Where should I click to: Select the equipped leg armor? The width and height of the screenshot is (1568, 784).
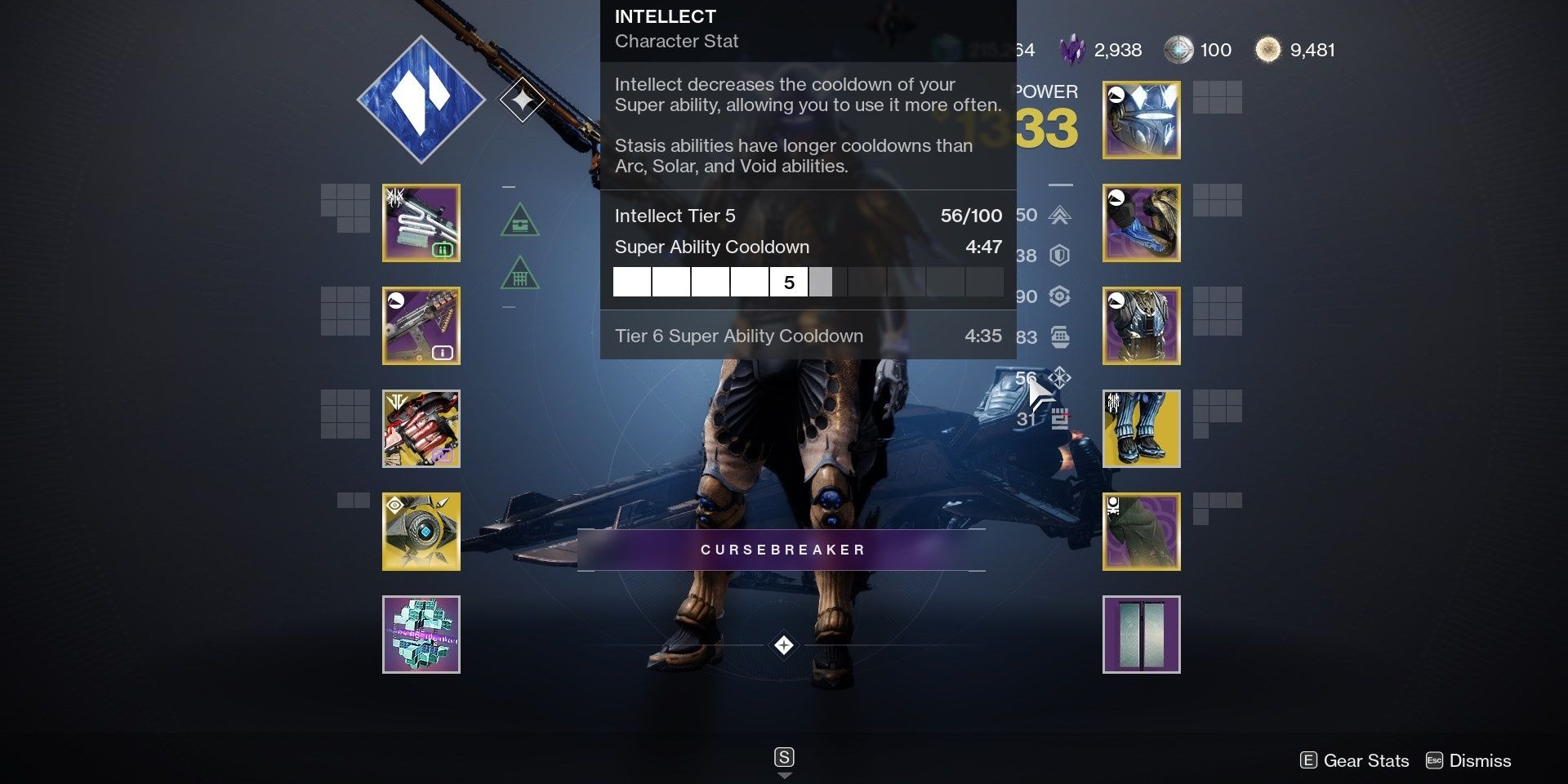coord(1141,428)
